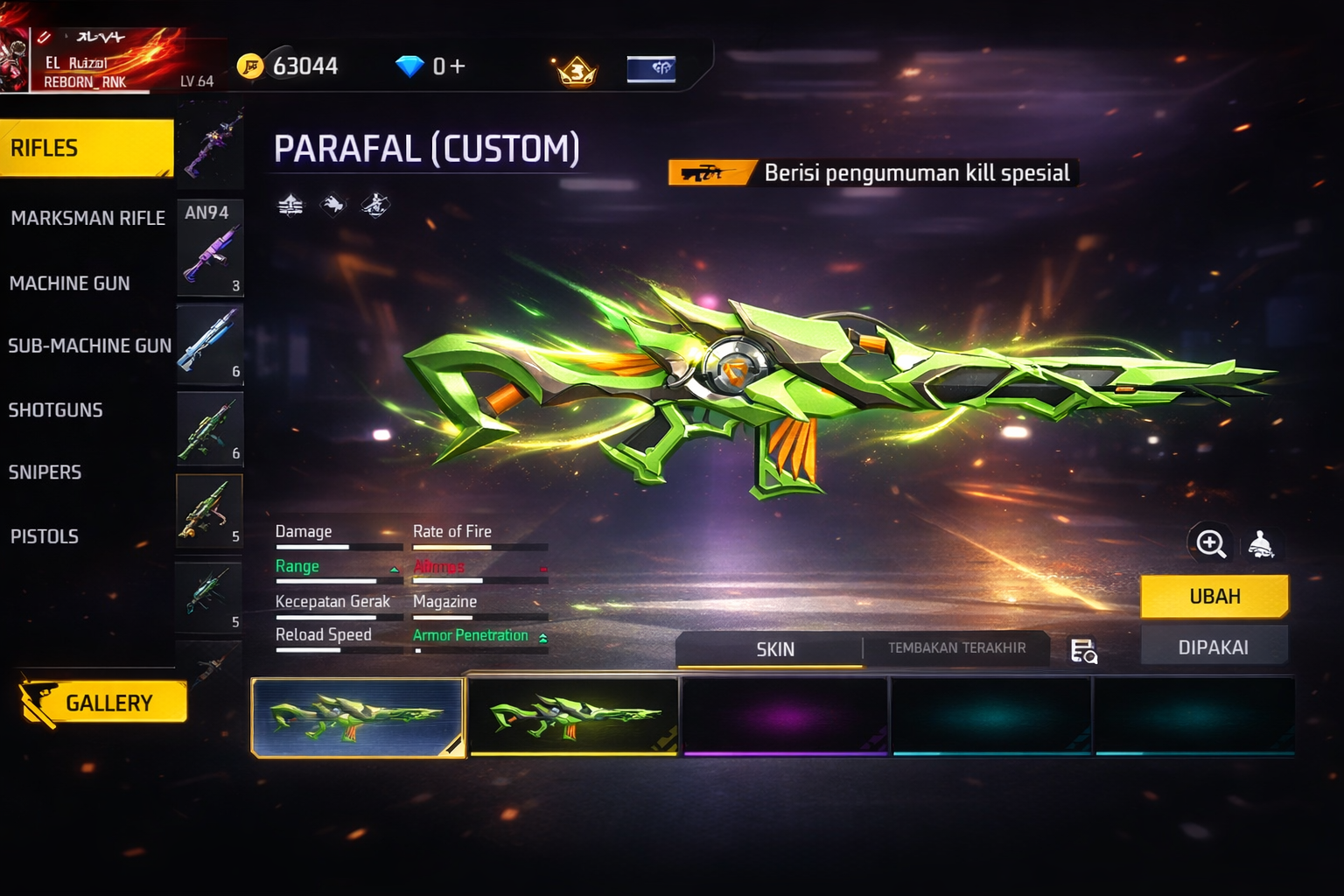Screen dimensions: 1344x896
Task: Zoom in with the magnifier icon
Action: pyautogui.click(x=1211, y=543)
